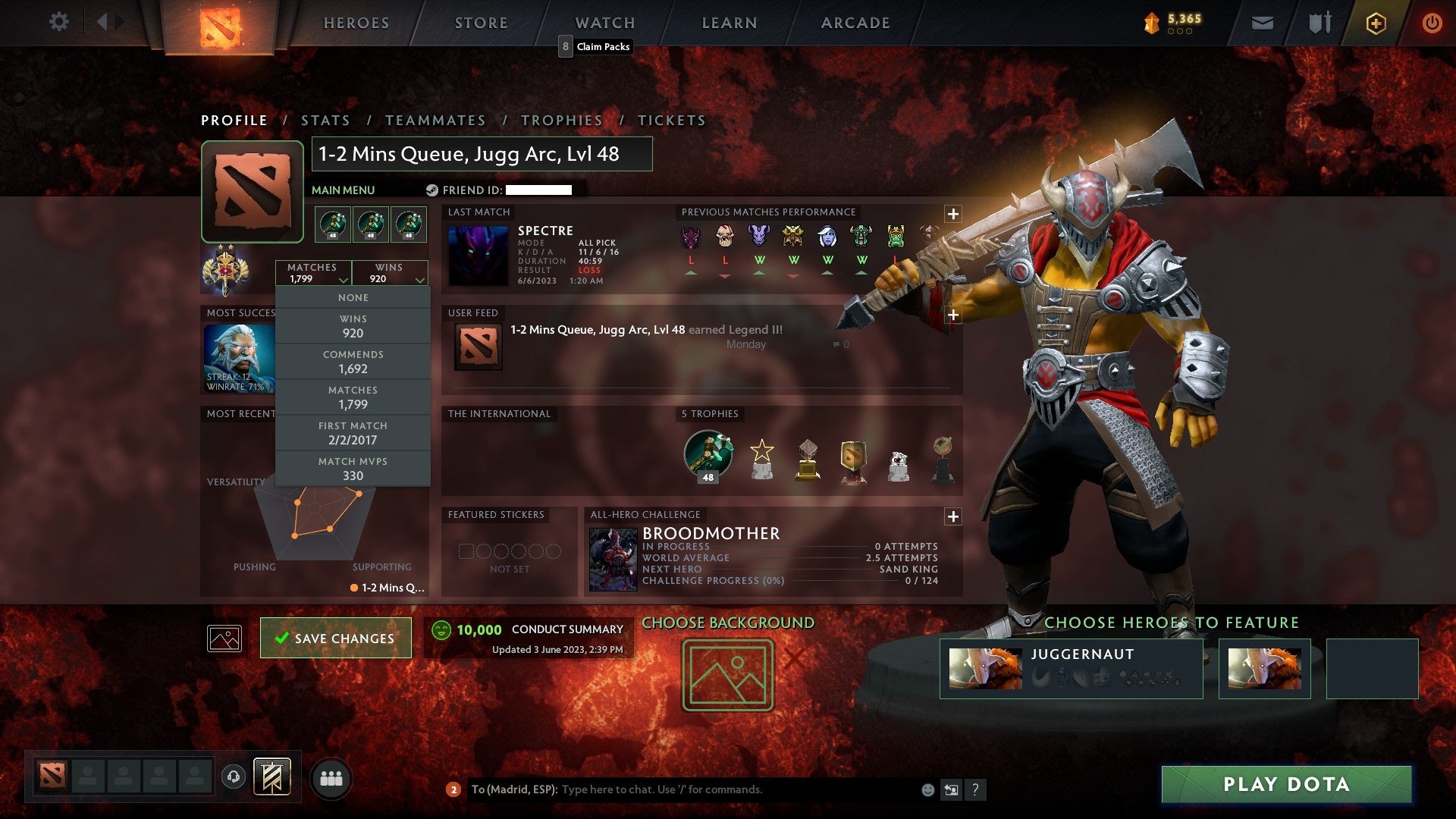This screenshot has height=819, width=1456.
Task: Open the notifications envelope icon
Action: [x=1262, y=23]
